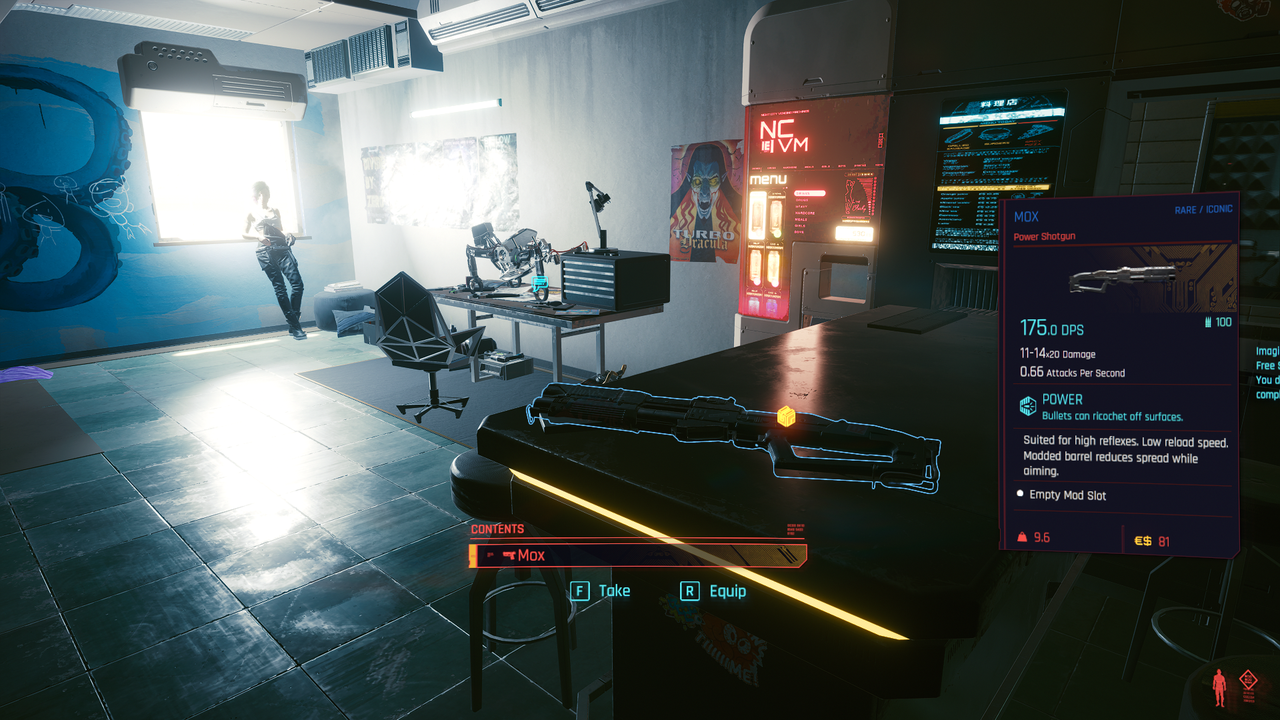Image resolution: width=1280 pixels, height=720 pixels.
Task: Select the Mox entry in the Contents list
Action: 637,555
